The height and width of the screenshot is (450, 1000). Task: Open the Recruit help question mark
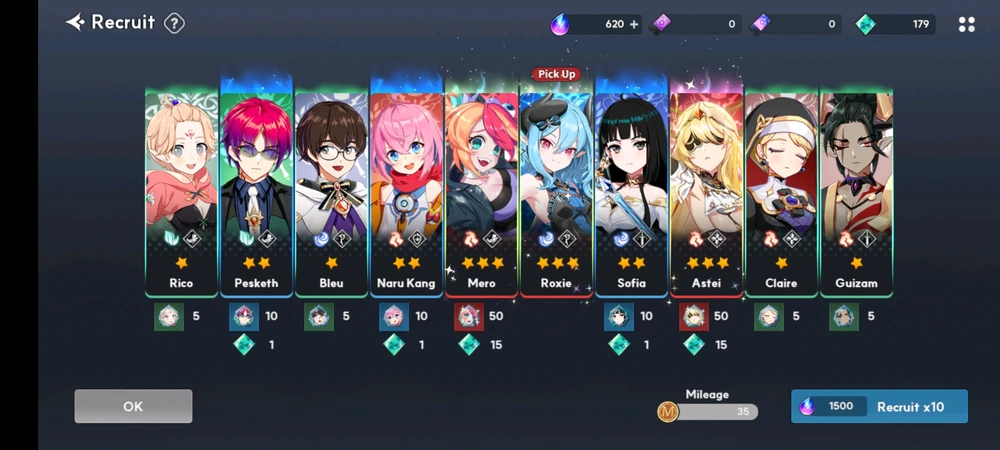tap(174, 23)
